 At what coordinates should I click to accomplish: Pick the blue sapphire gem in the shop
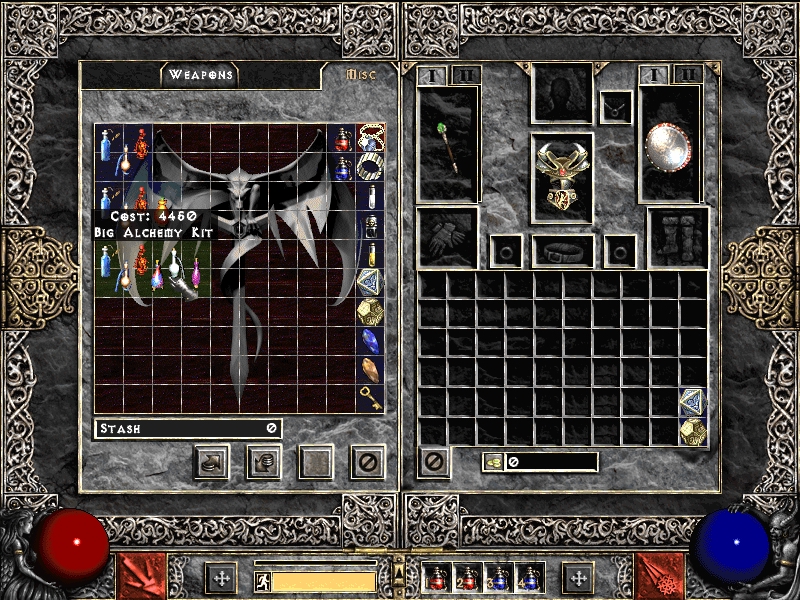(x=371, y=342)
